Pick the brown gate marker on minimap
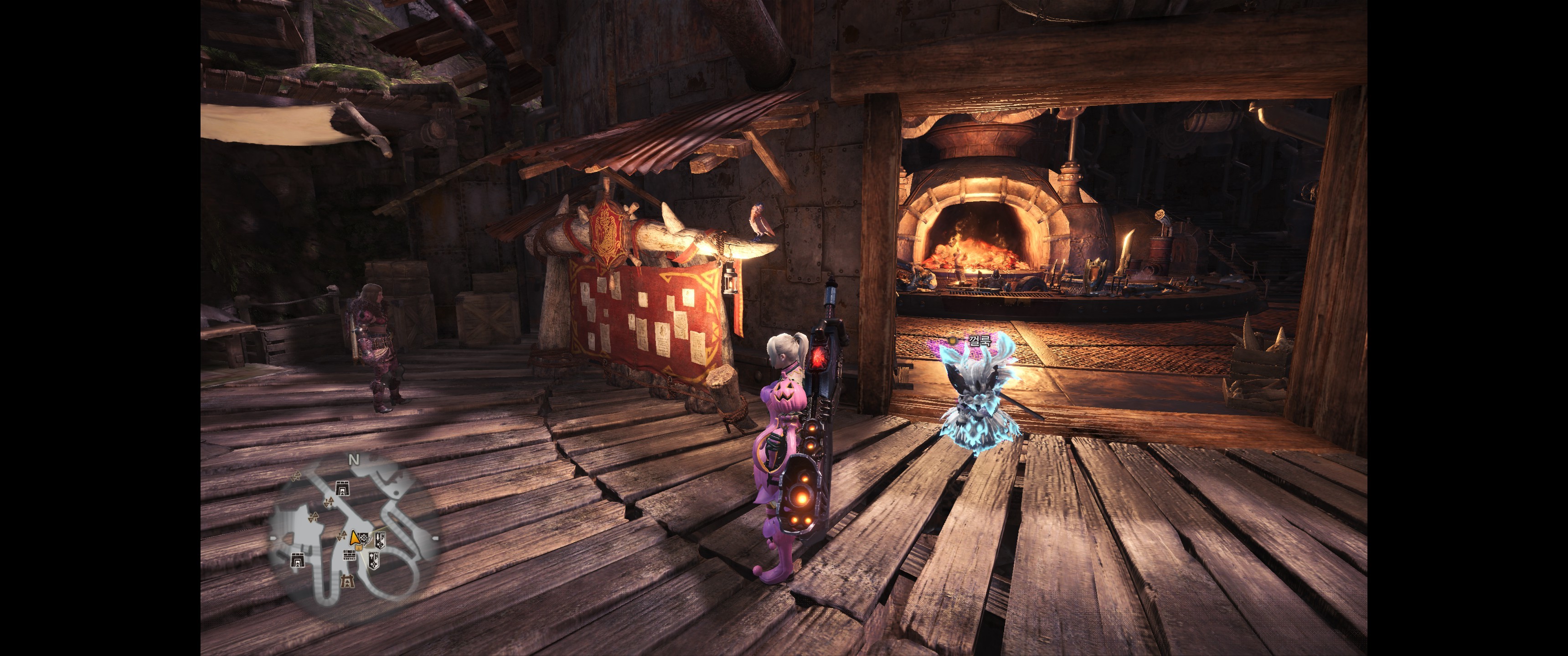 [348, 581]
